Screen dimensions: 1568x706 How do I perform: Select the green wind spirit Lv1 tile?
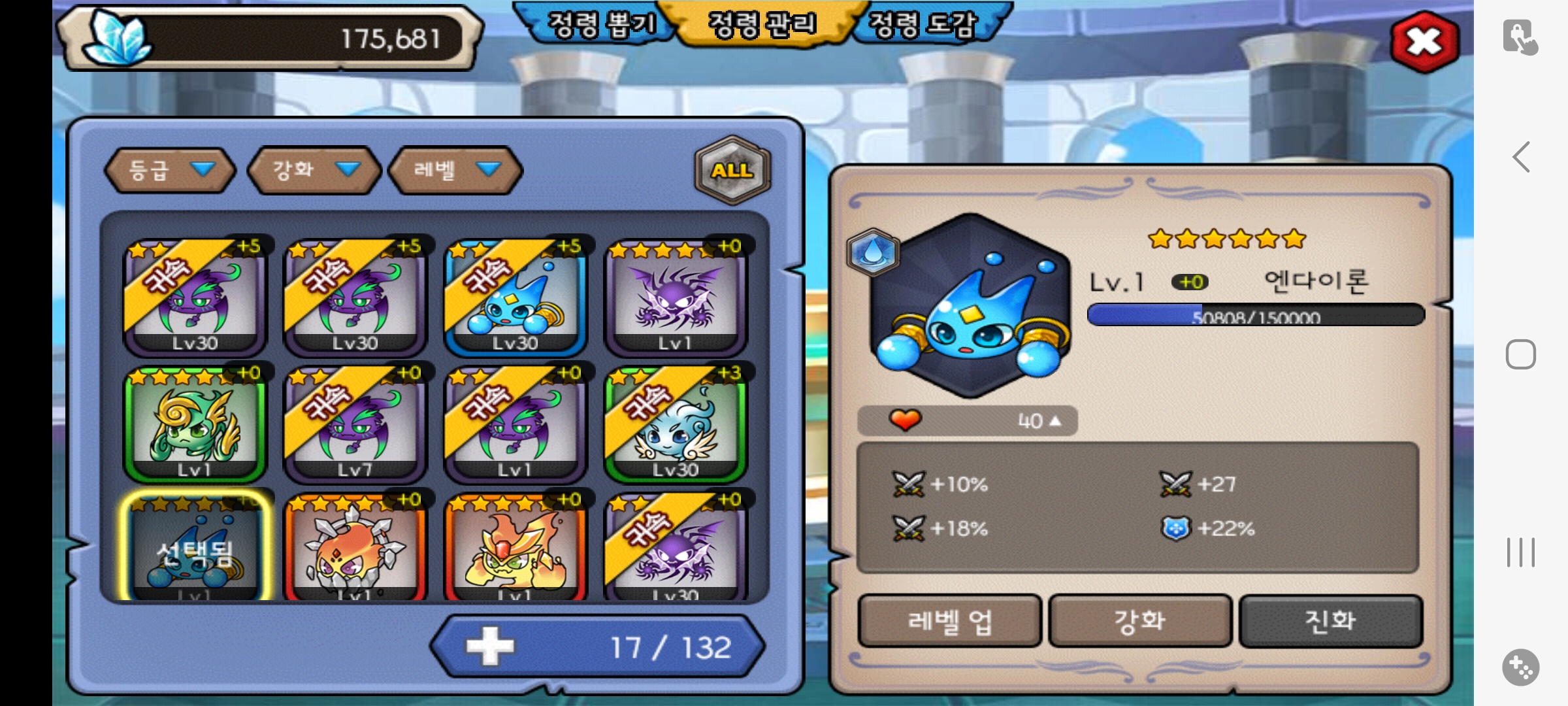pyautogui.click(x=195, y=424)
